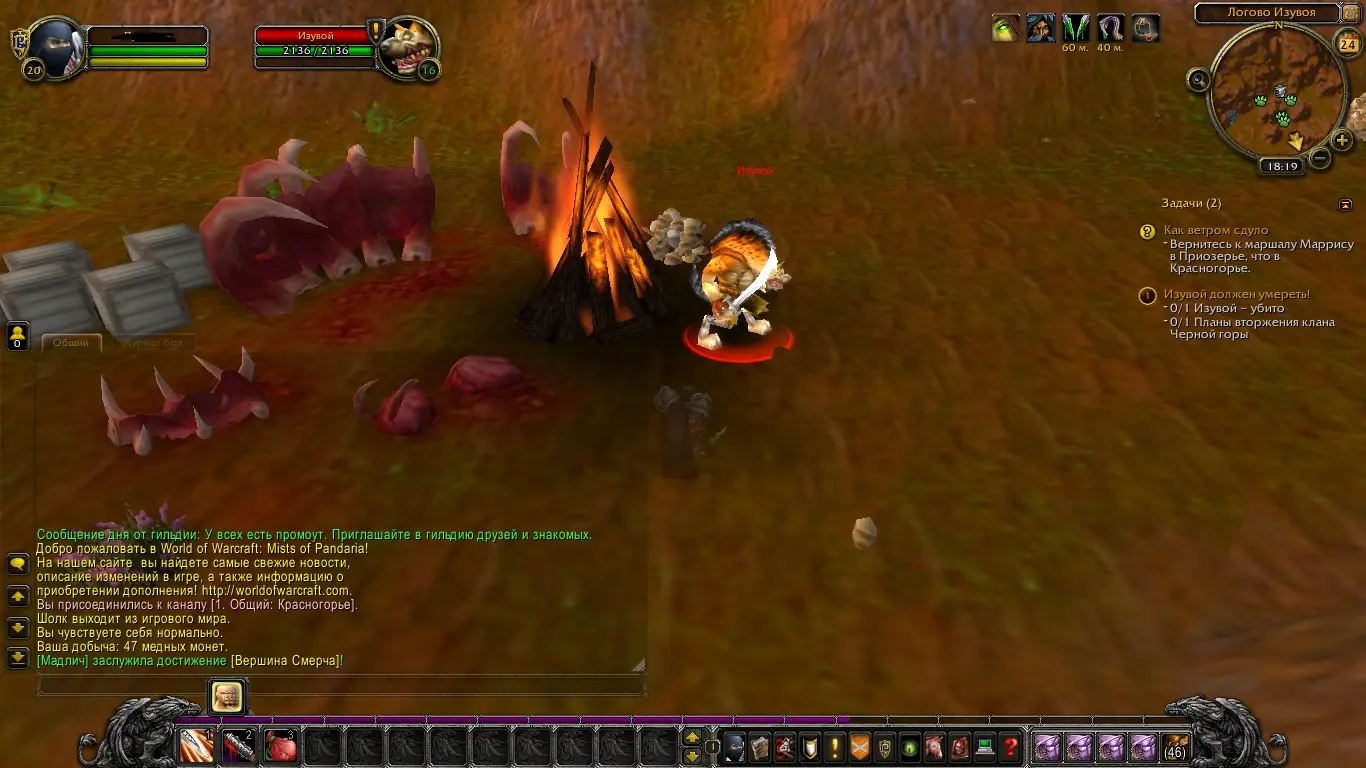Open the character info micro button
This screenshot has height=768, width=1366.
[x=735, y=747]
